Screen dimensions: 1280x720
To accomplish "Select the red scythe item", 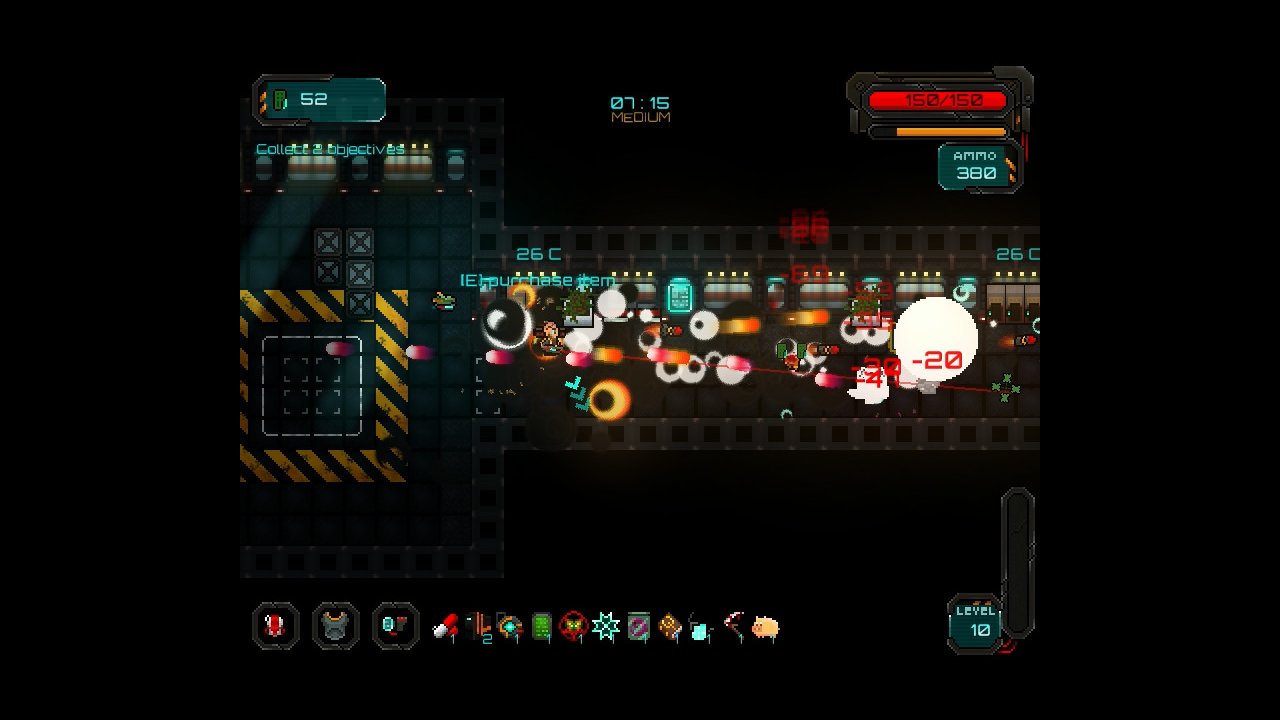I will tap(734, 628).
